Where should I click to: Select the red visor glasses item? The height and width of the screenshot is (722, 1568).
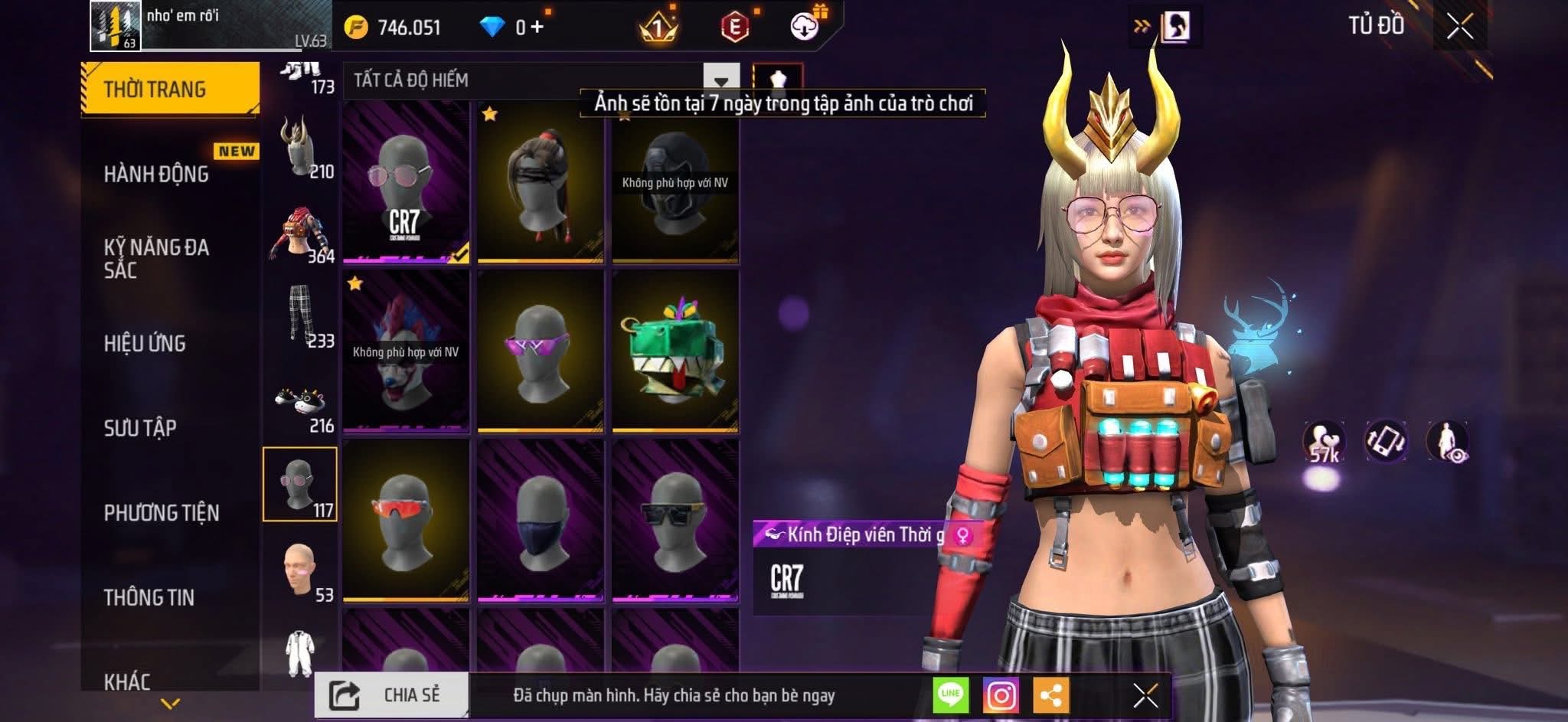tap(406, 521)
